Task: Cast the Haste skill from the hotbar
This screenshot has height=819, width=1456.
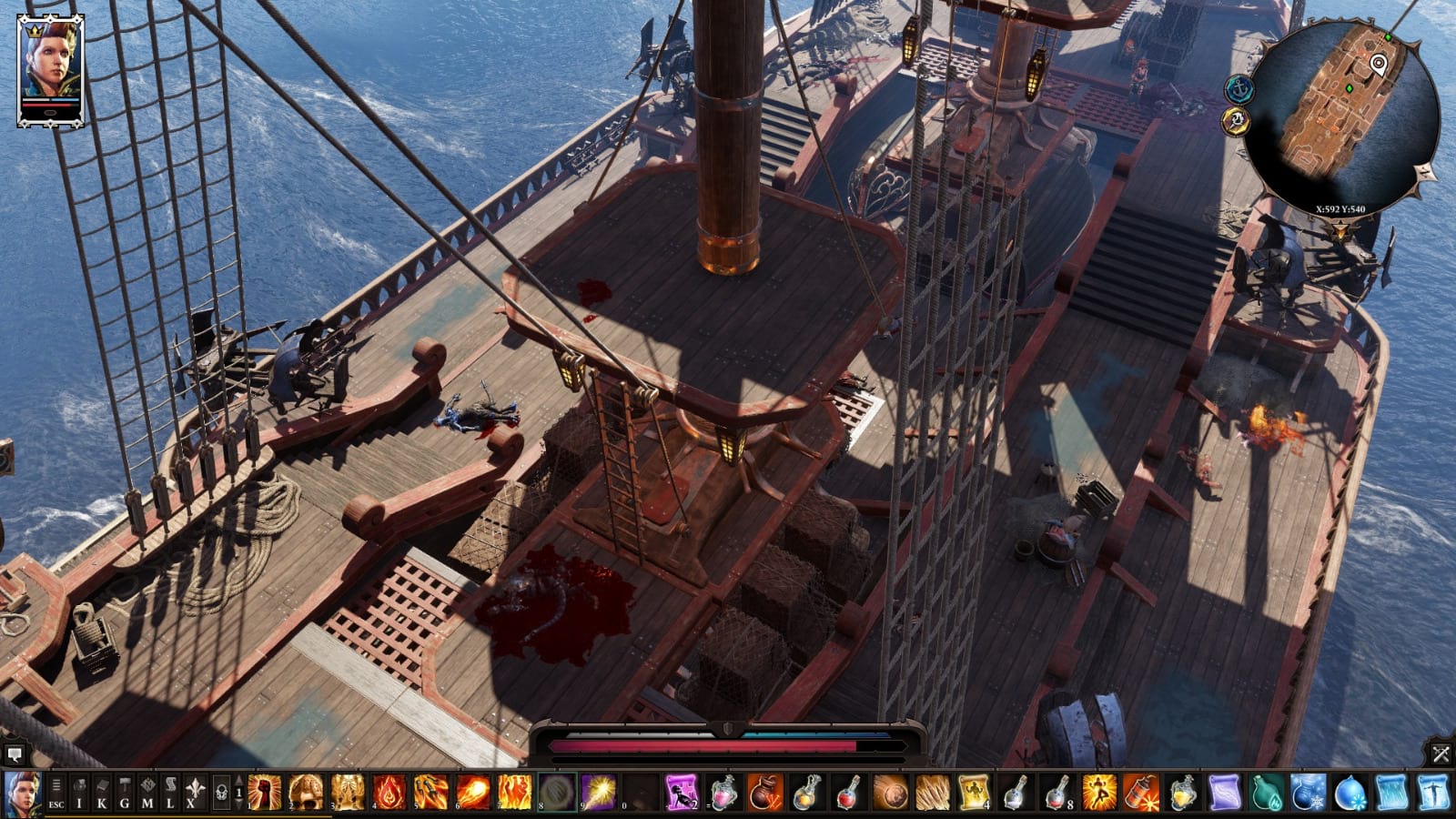Action: [x=1098, y=793]
